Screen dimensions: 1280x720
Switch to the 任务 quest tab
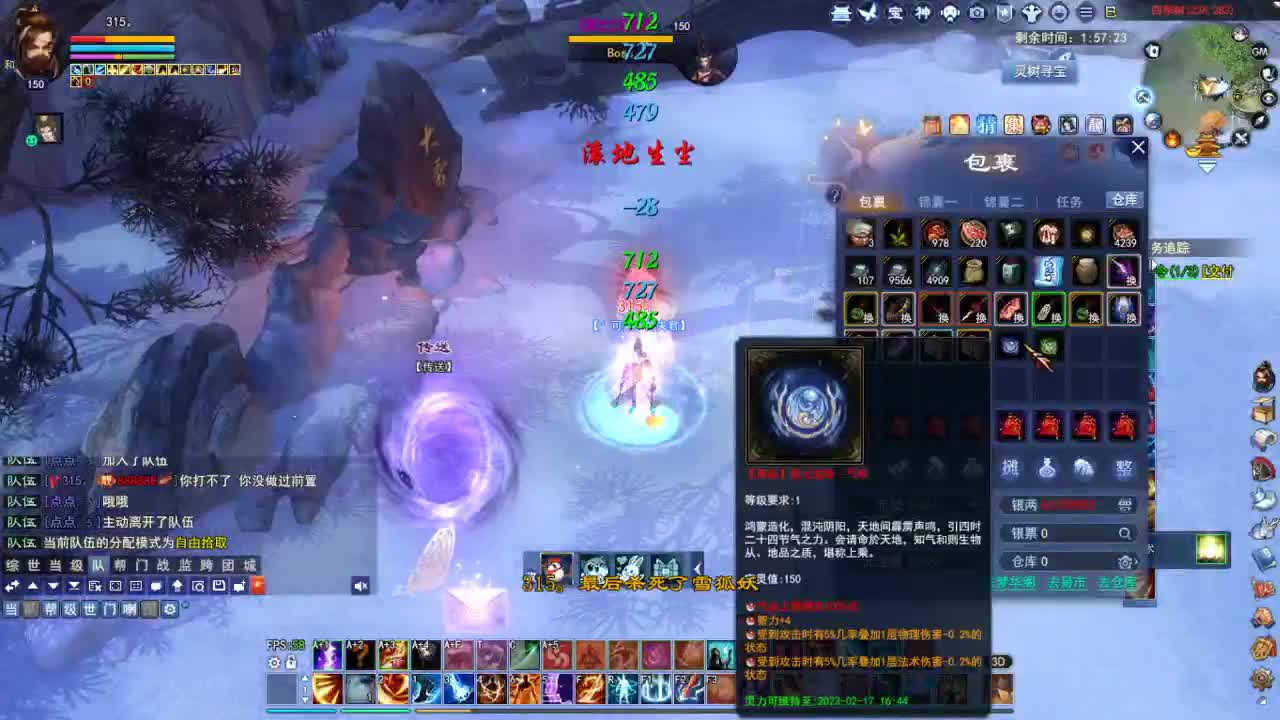pyautogui.click(x=1068, y=200)
